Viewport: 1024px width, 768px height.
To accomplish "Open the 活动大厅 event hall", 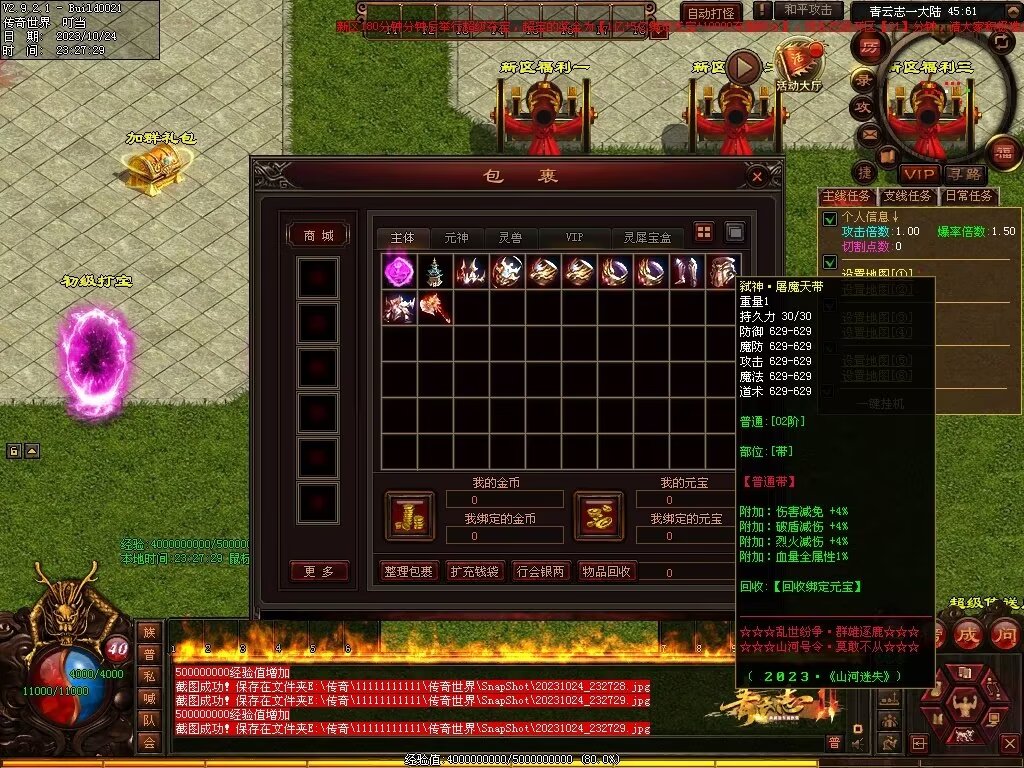I will (798, 67).
